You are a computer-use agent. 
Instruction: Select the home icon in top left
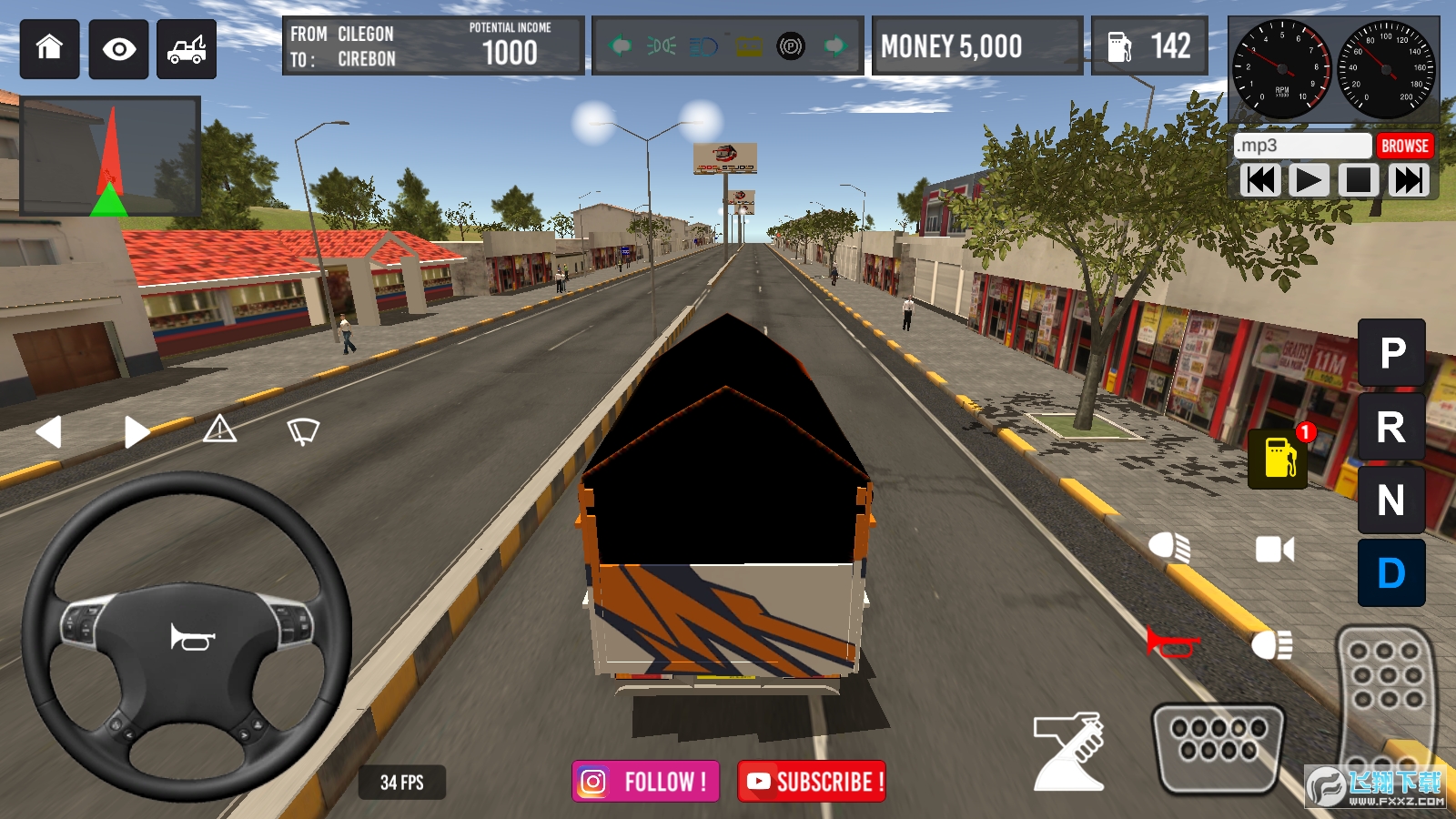48,49
